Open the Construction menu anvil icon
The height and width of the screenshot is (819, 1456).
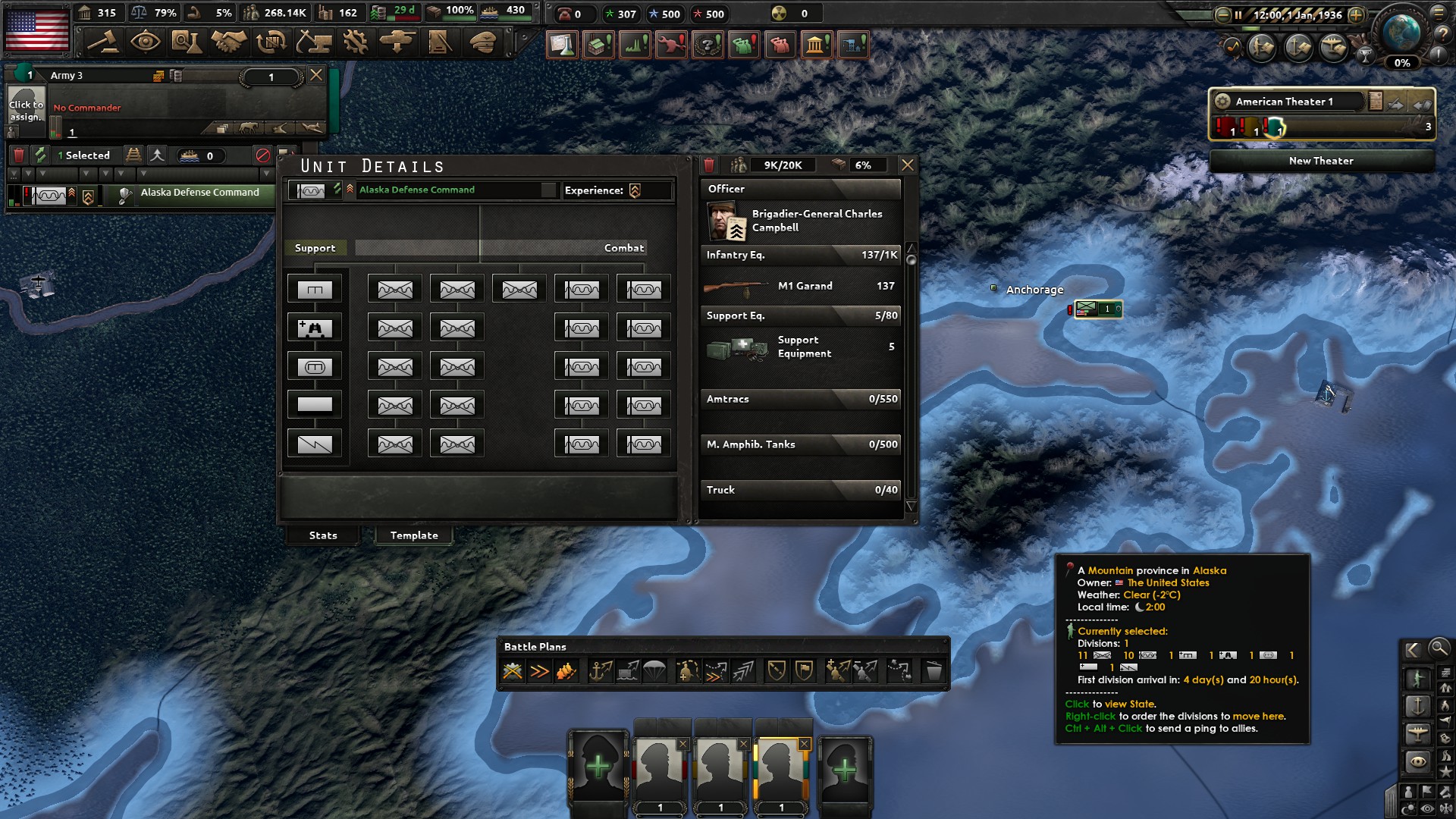tap(315, 43)
